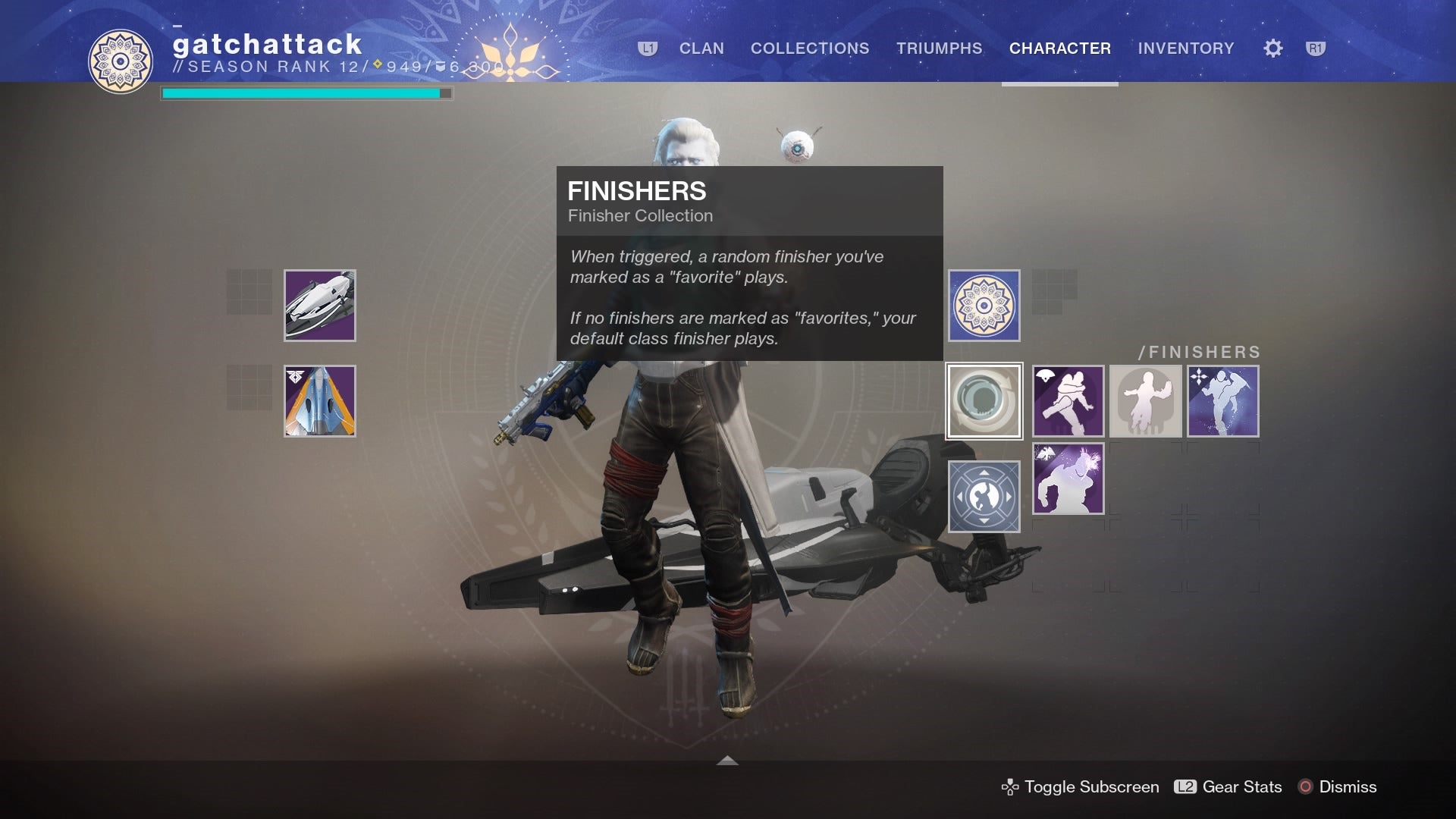Image resolution: width=1456 pixels, height=819 pixels.
Task: Open the emote wheel slot
Action: 984,497
